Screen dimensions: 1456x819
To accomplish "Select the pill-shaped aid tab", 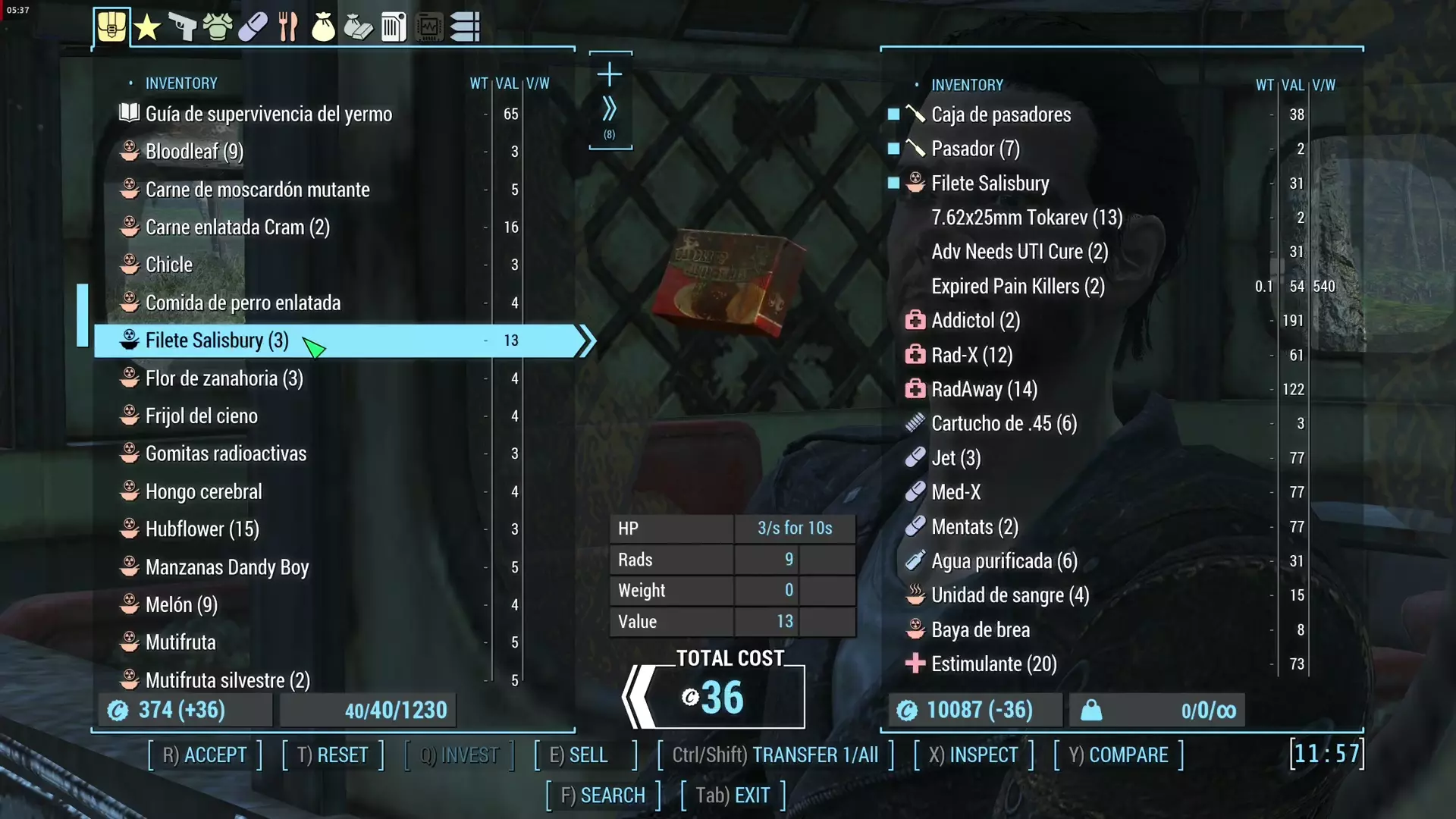I will click(253, 27).
